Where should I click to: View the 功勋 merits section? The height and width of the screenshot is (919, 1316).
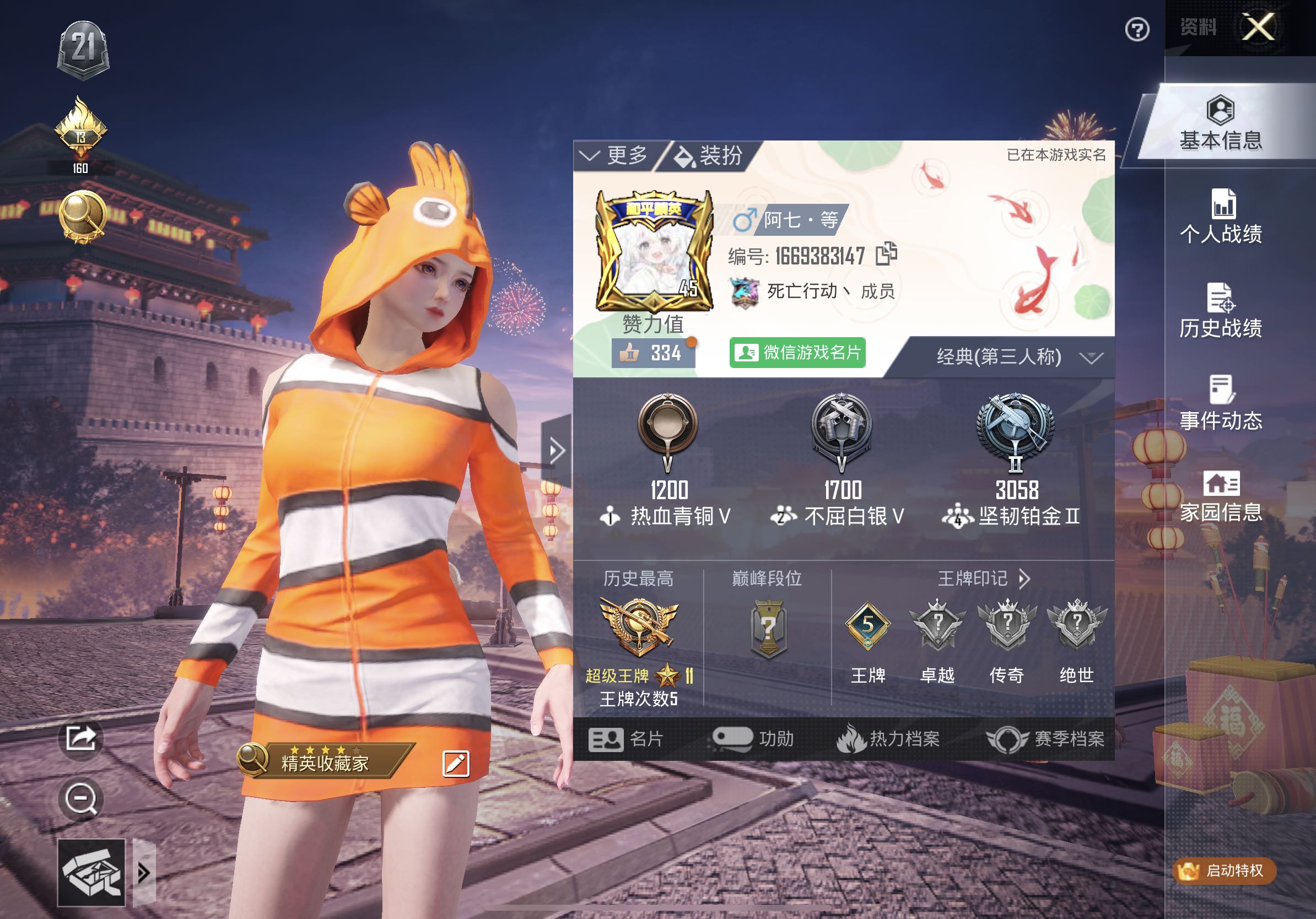pyautogui.click(x=753, y=739)
